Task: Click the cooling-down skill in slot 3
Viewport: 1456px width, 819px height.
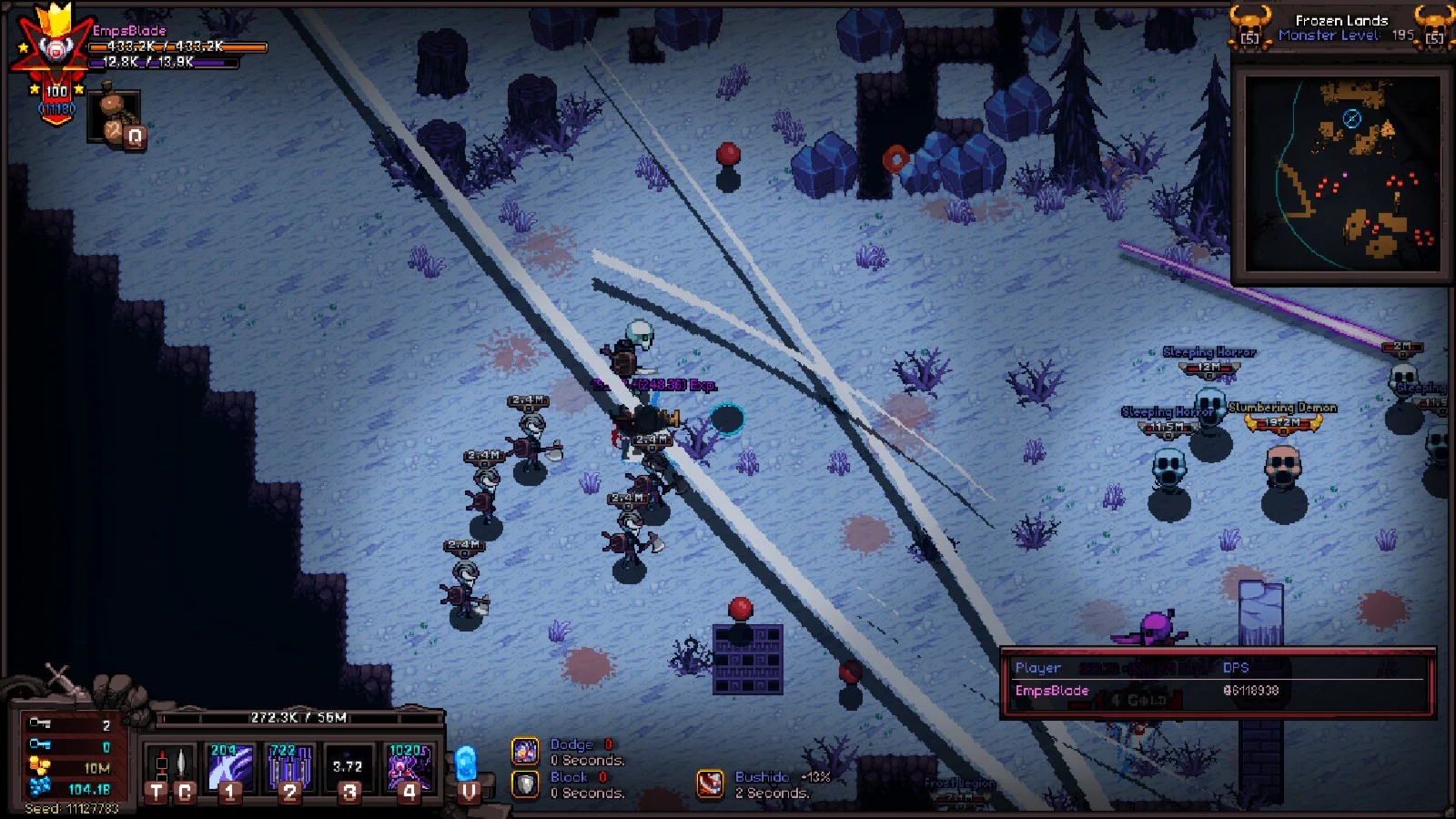Action: tap(349, 769)
